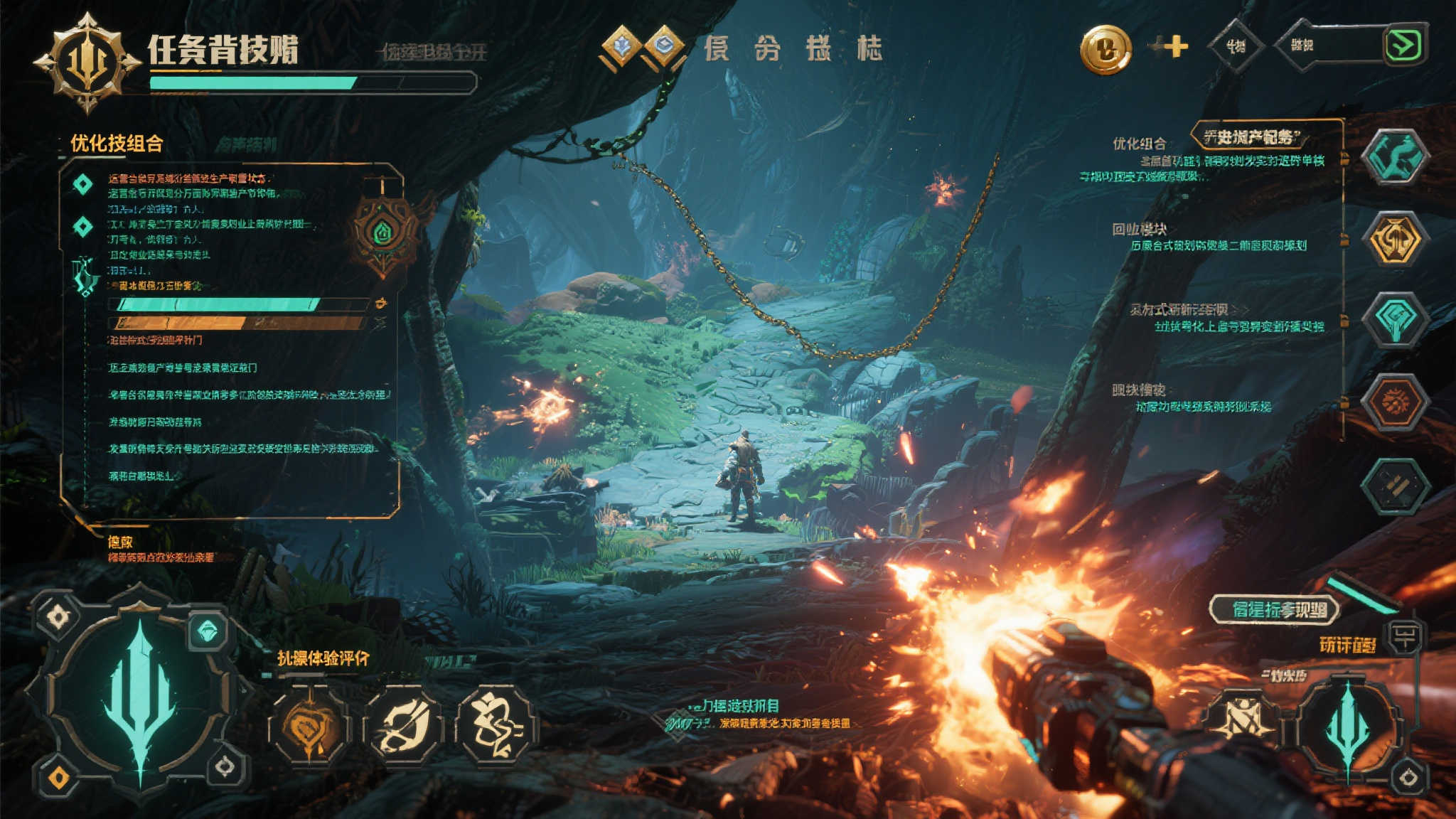
Task: Select the 优化技组合 panel heading
Action: (x=117, y=144)
